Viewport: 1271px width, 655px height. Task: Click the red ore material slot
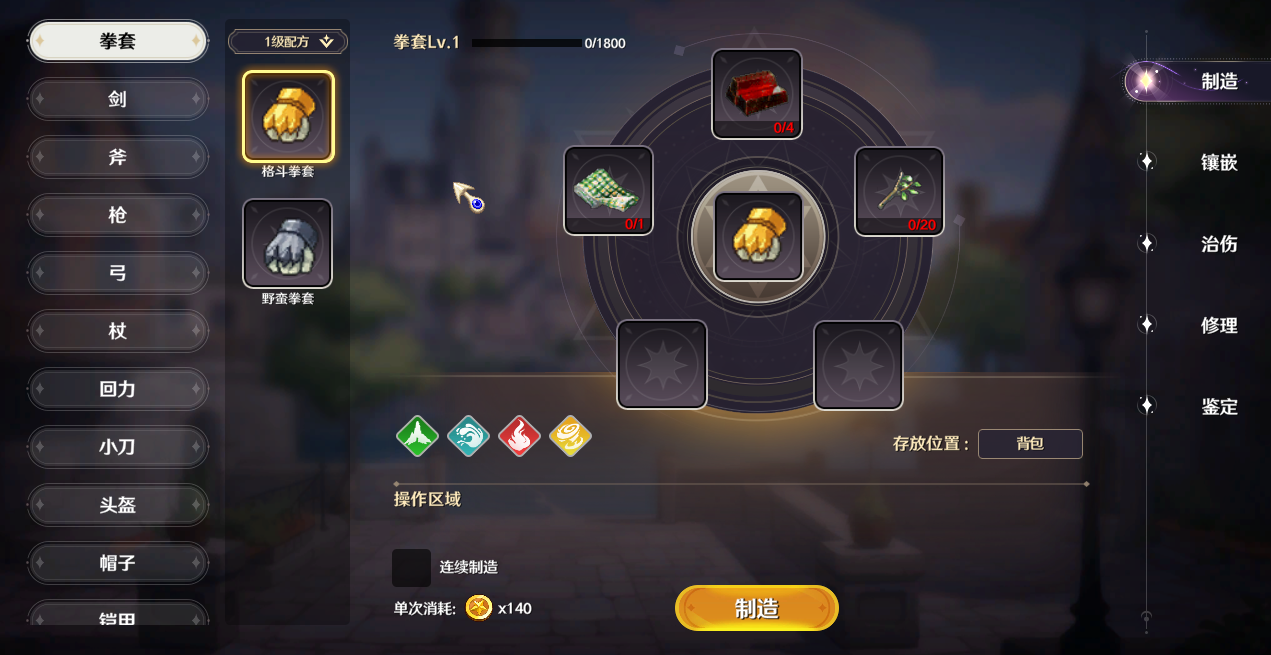[x=757, y=93]
